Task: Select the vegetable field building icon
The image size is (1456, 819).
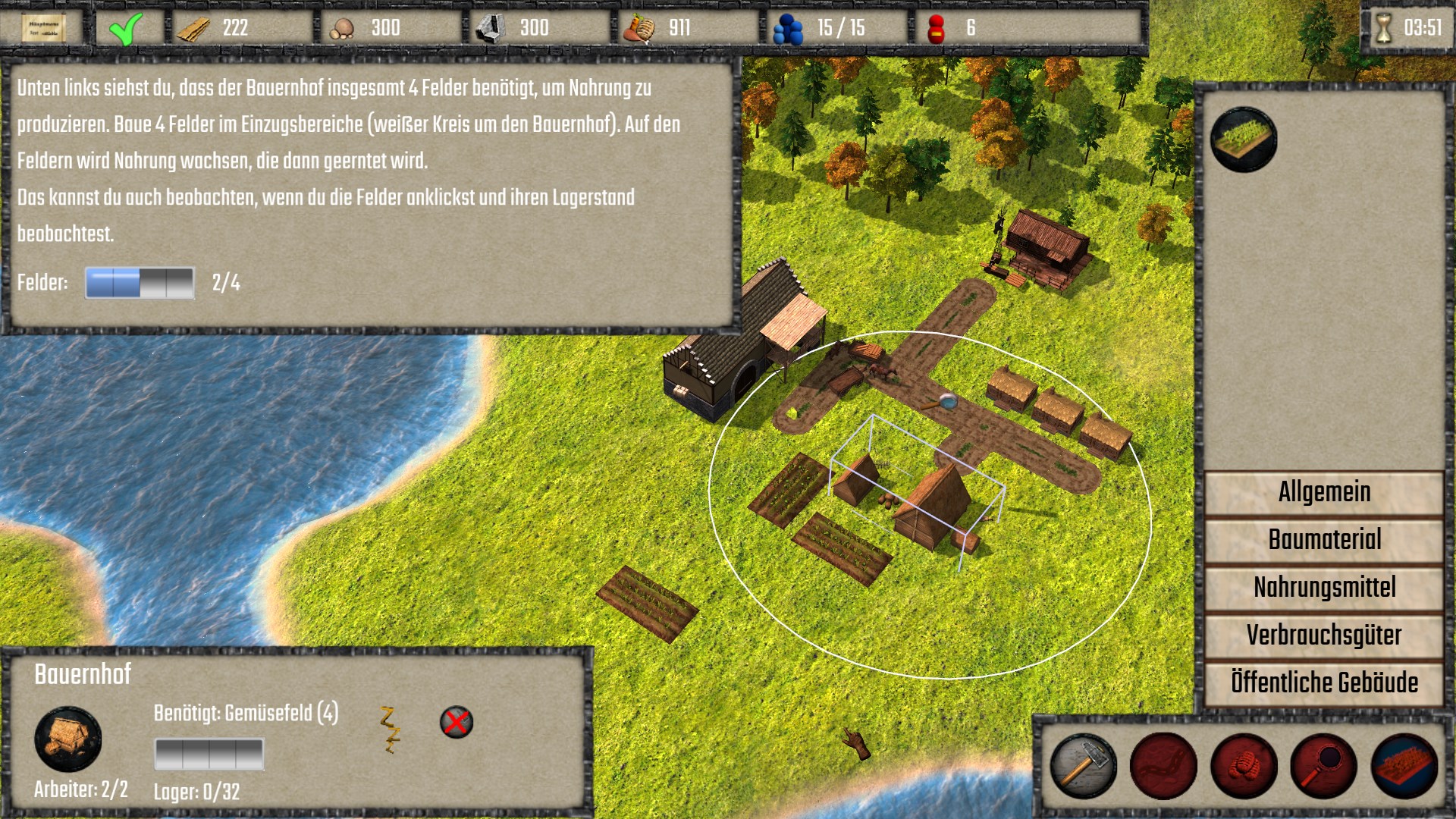Action: point(1244,140)
